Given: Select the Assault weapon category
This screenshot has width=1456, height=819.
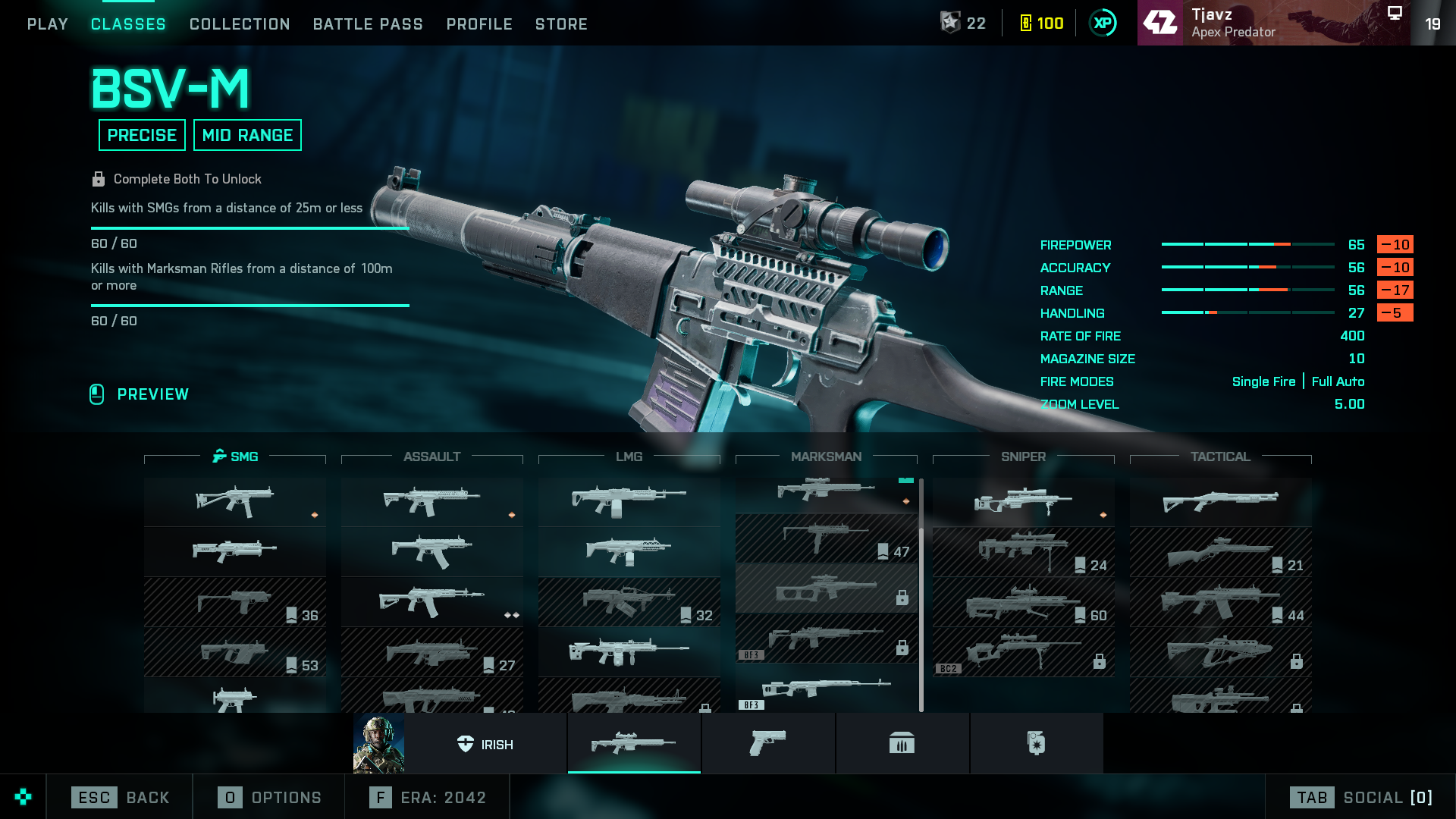Looking at the screenshot, I should point(432,457).
